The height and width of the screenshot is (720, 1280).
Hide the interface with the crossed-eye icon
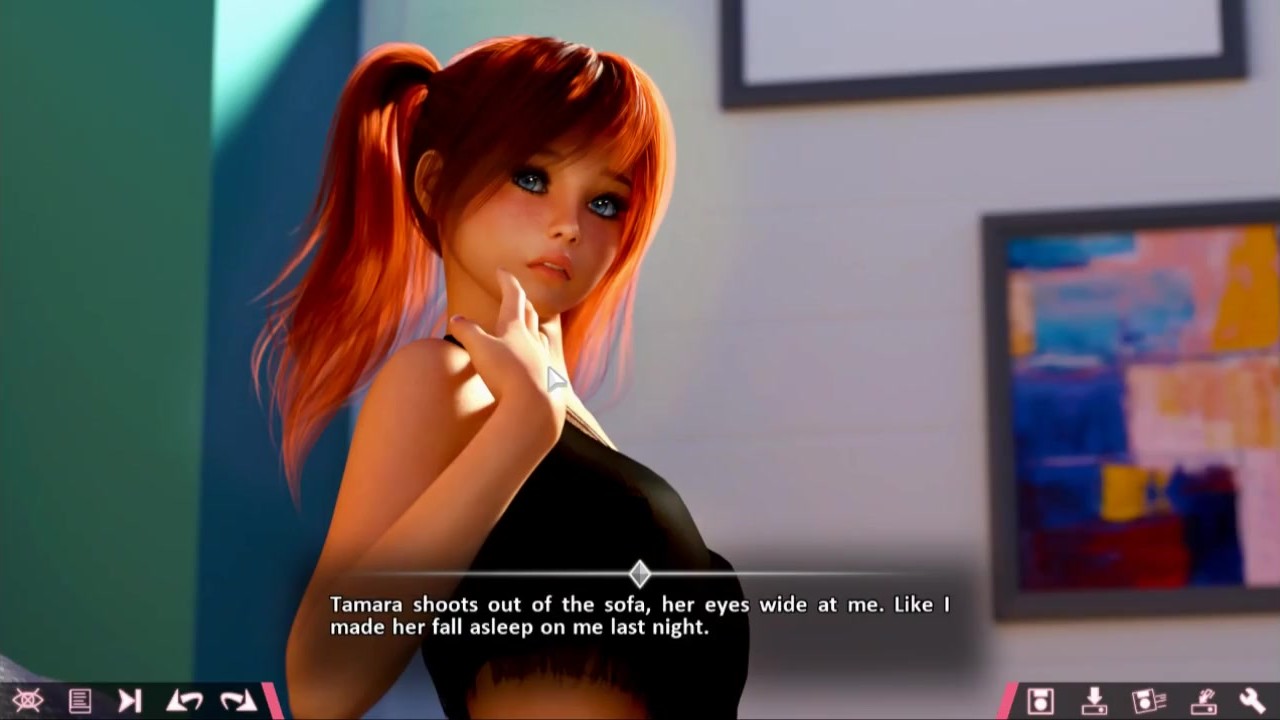[x=27, y=700]
